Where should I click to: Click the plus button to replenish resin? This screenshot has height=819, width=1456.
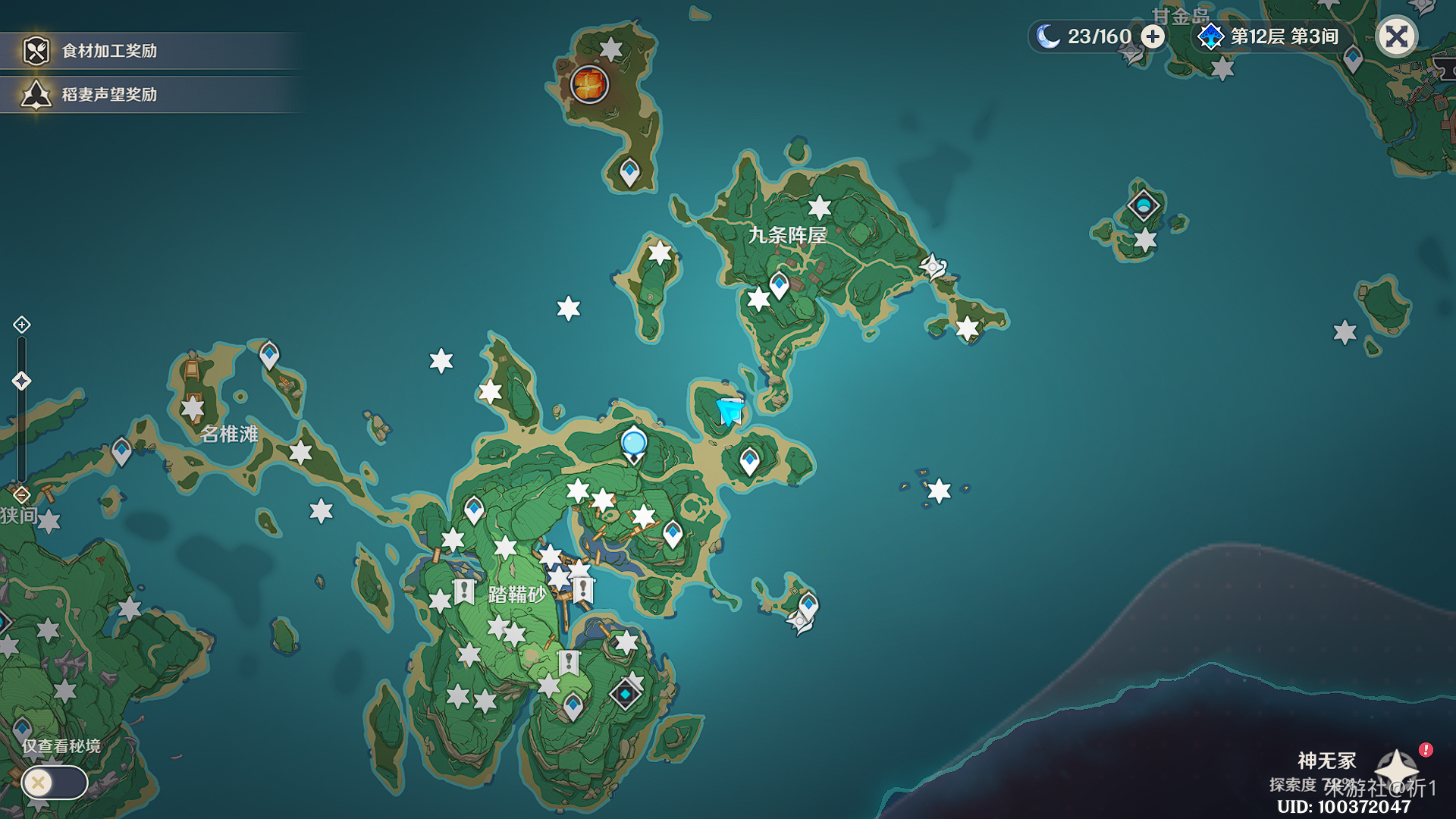tap(1153, 36)
